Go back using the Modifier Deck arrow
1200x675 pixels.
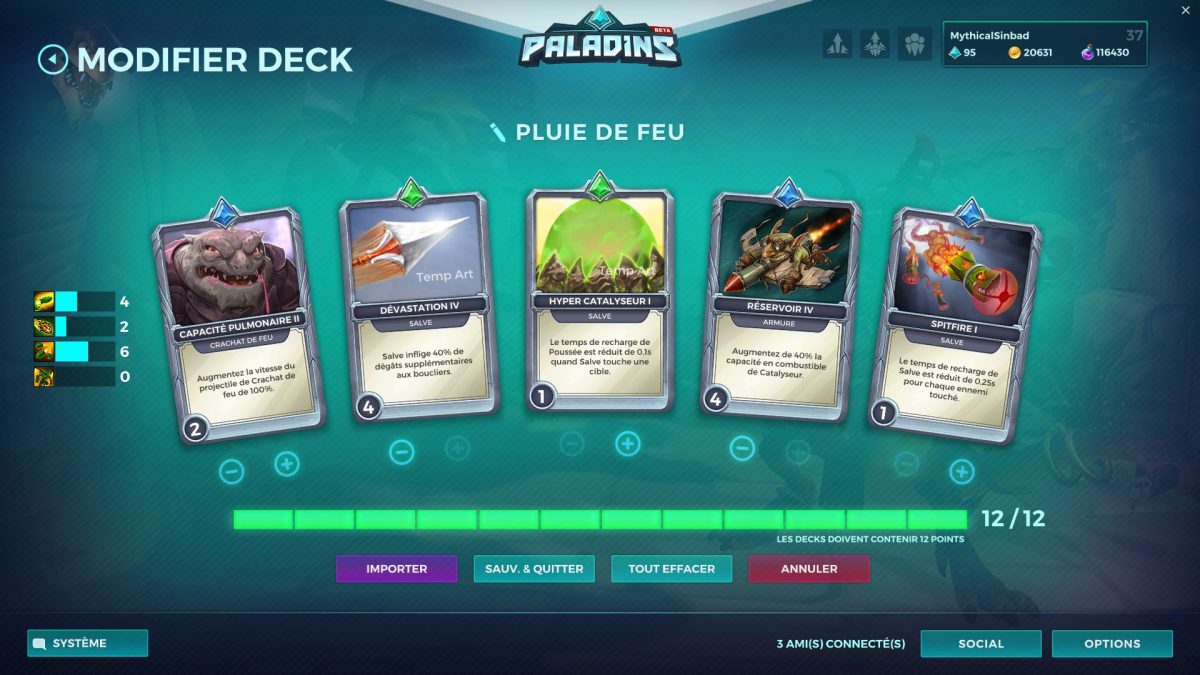(x=52, y=59)
